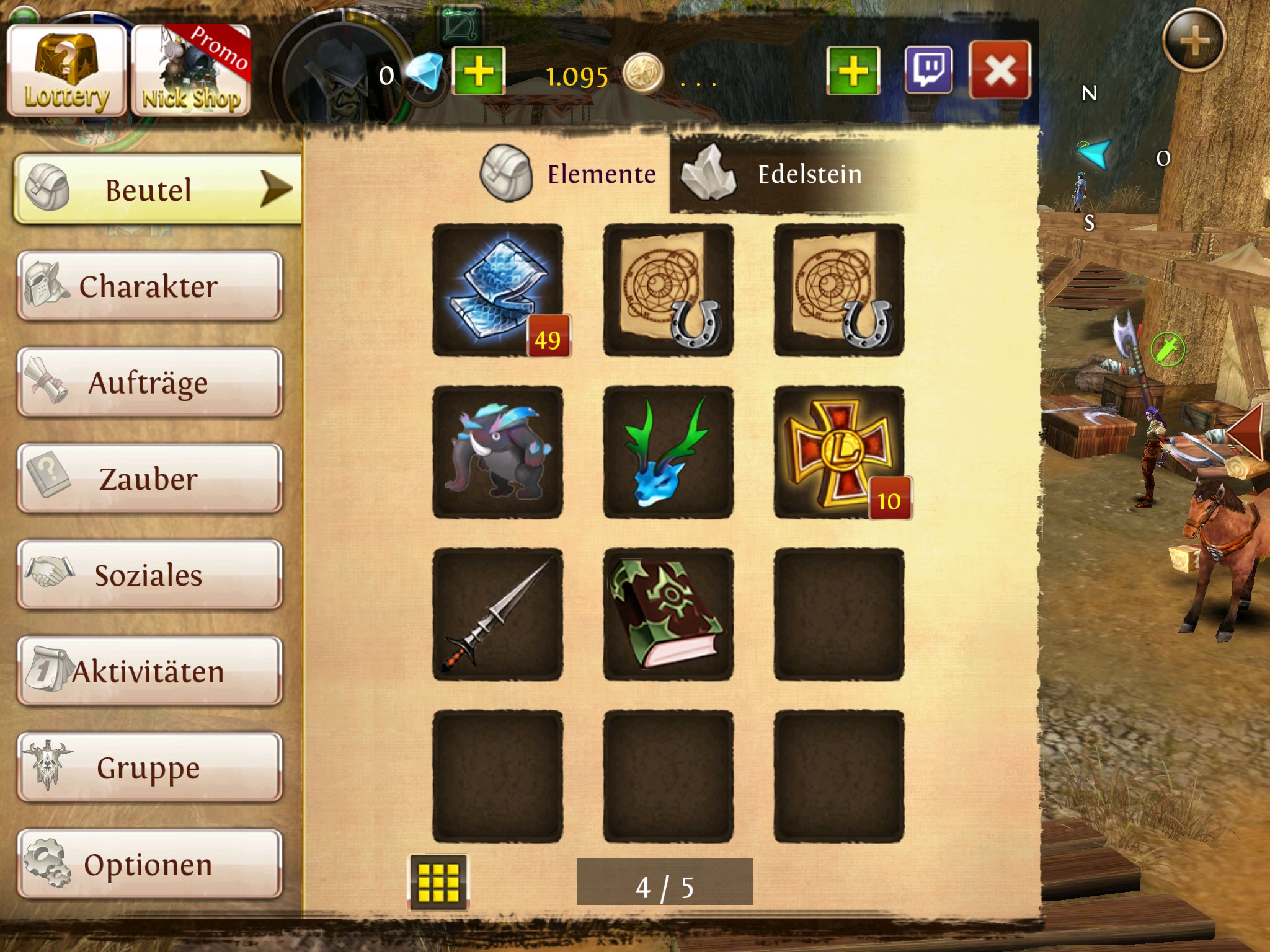Image resolution: width=1270 pixels, height=952 pixels.
Task: Select the steel dagger slot
Action: [498, 614]
